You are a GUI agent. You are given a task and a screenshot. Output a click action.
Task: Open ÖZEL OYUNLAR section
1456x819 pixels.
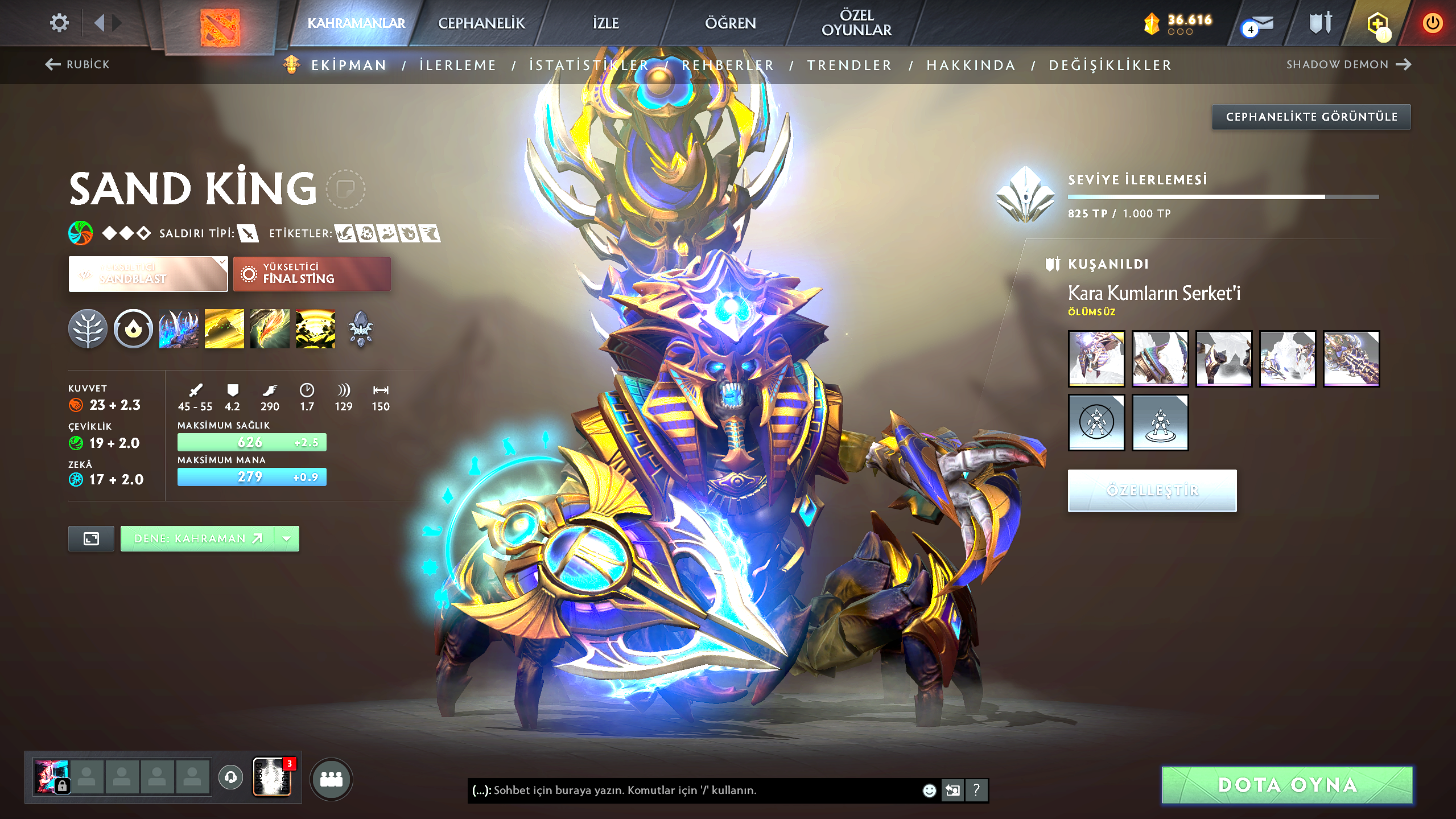[x=856, y=23]
